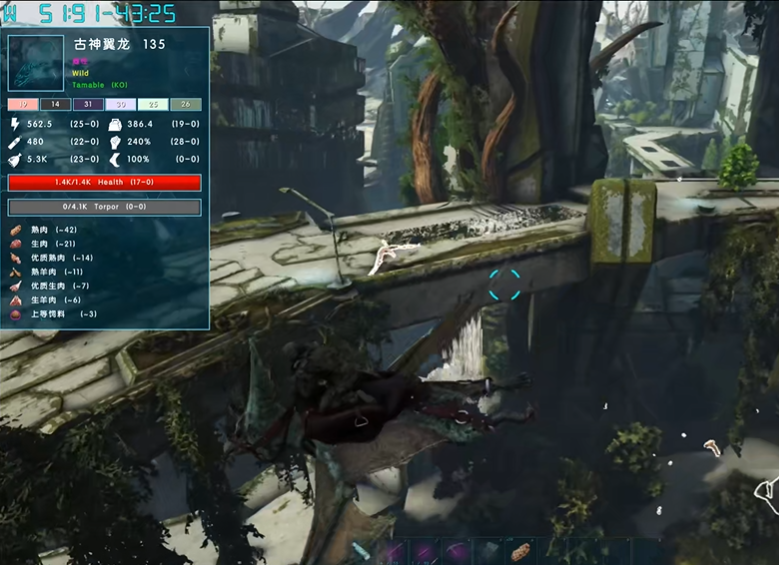Click the grey-green color swatch 26
The height and width of the screenshot is (565, 779).
tap(186, 104)
